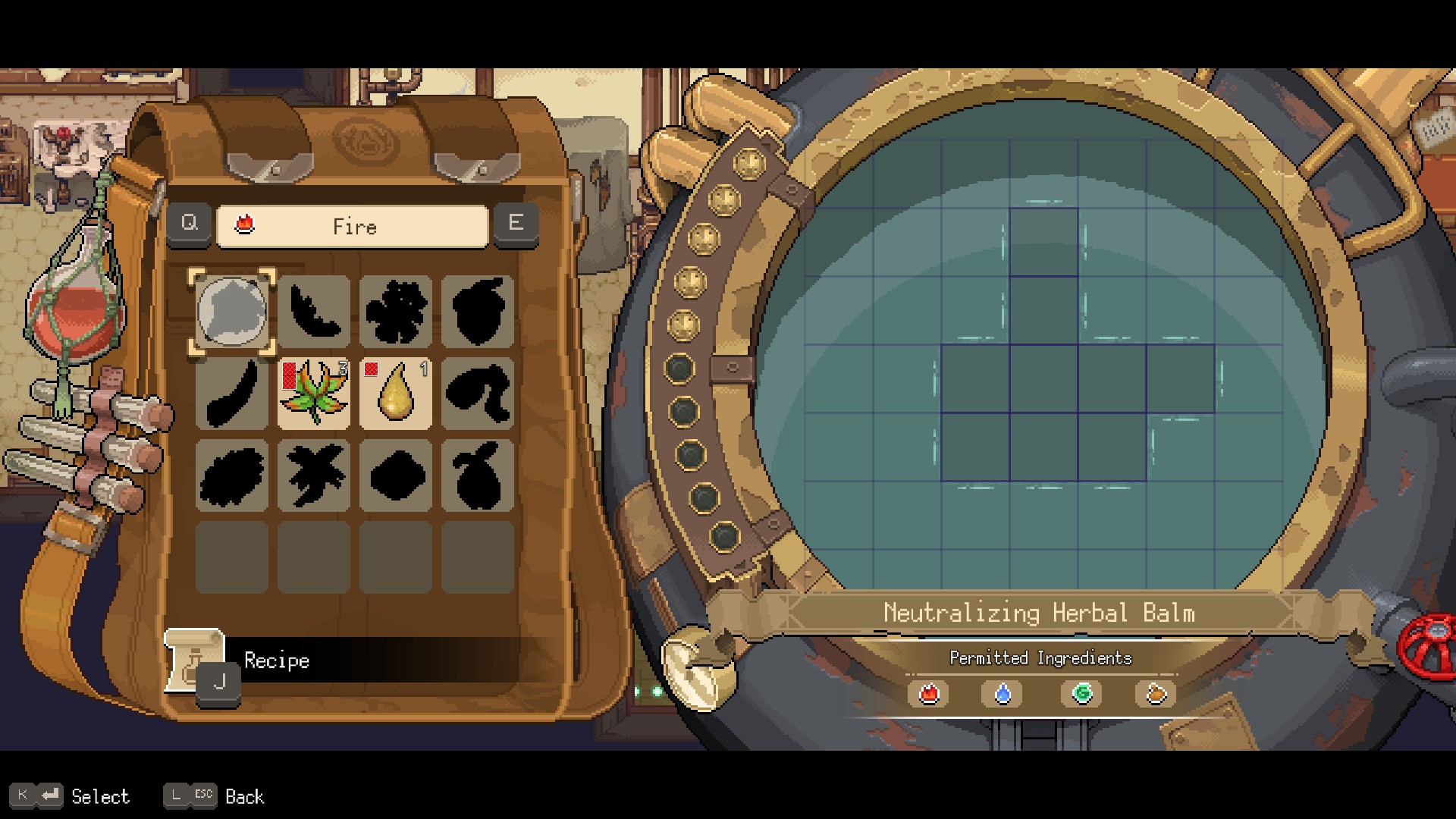Show the brown earth permitted ingredient icon
1456x819 pixels.
coord(1155,694)
